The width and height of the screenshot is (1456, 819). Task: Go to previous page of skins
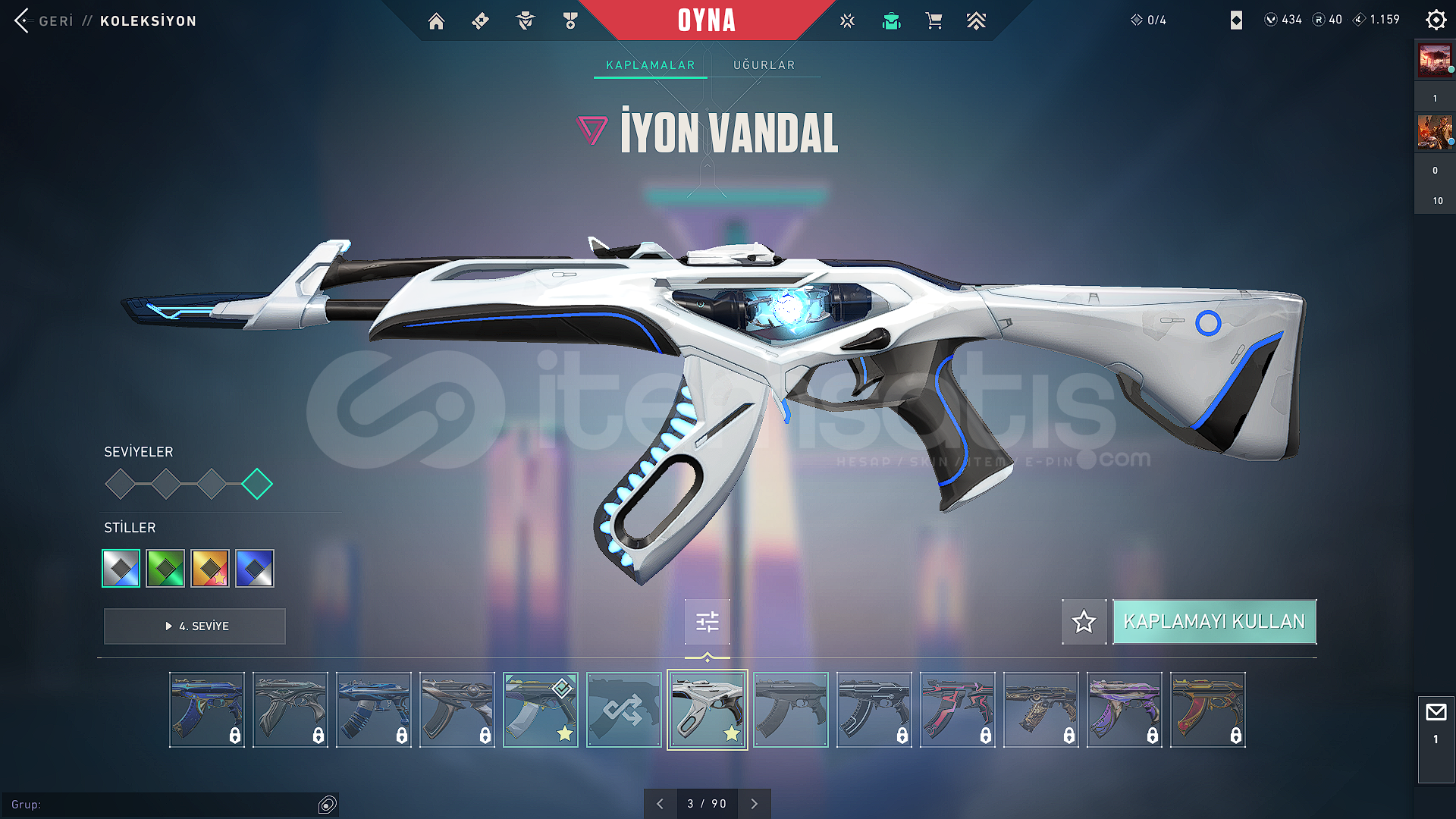pyautogui.click(x=660, y=804)
